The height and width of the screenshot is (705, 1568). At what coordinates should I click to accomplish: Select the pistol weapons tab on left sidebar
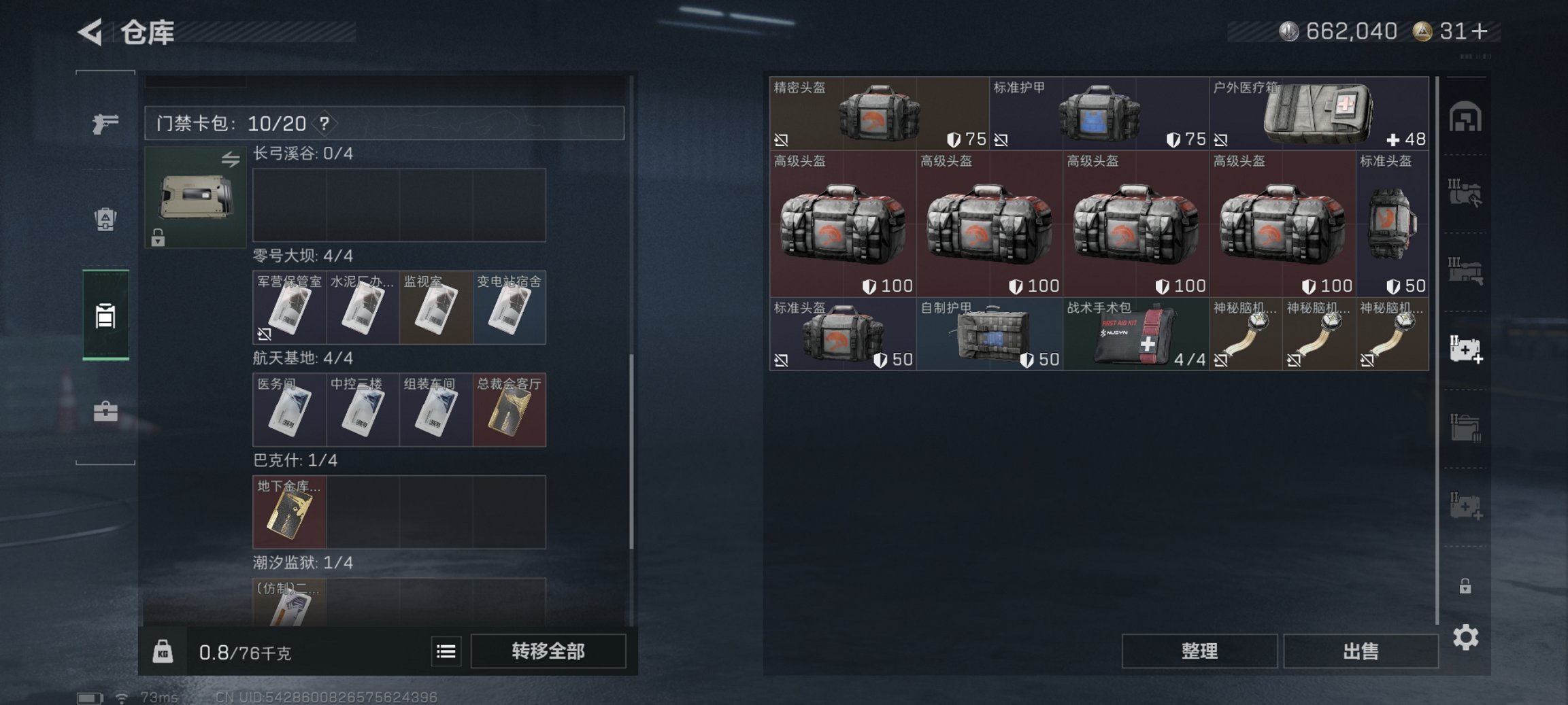[x=103, y=124]
